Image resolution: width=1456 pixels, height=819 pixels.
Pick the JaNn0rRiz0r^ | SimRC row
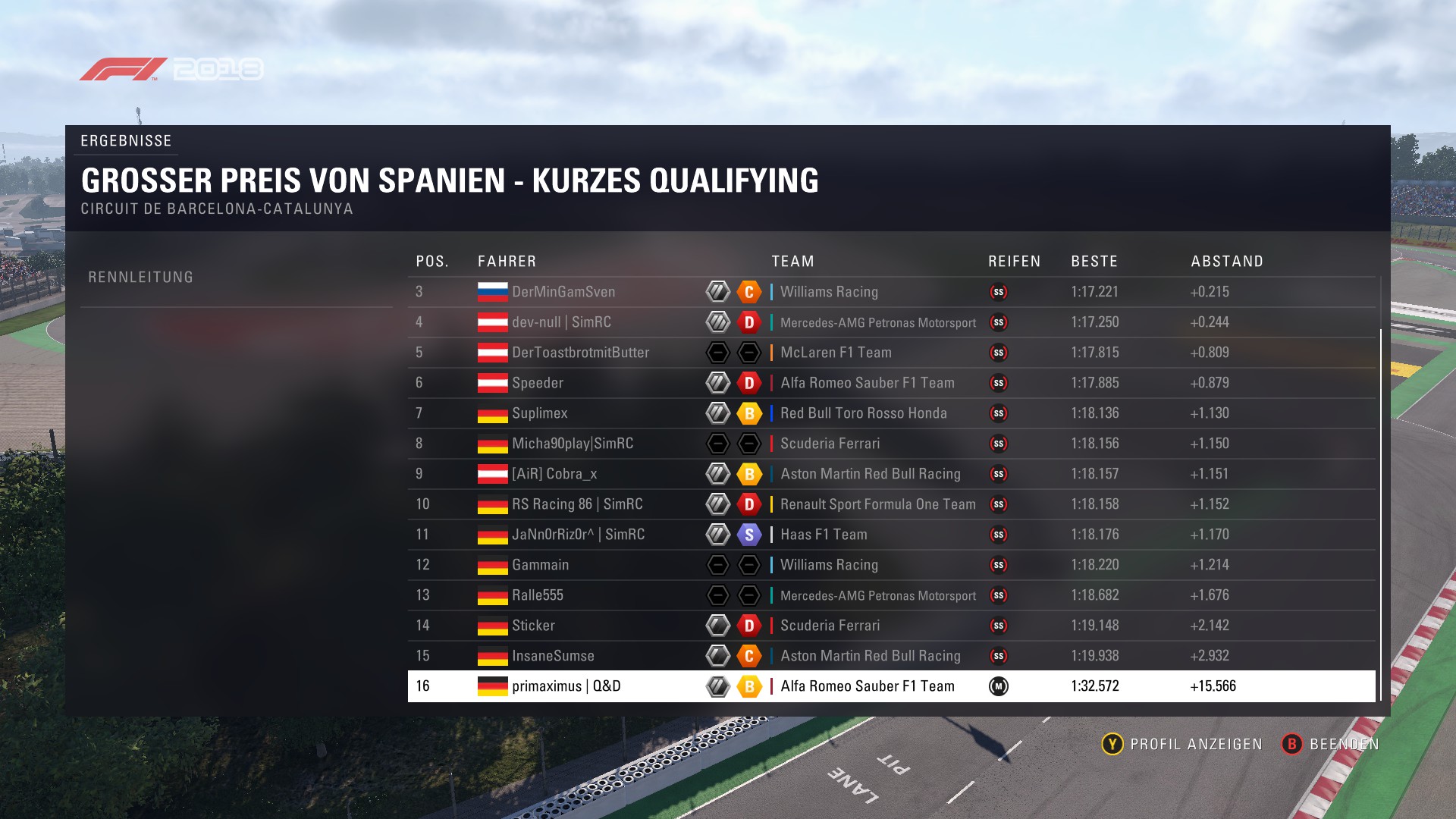(x=578, y=535)
